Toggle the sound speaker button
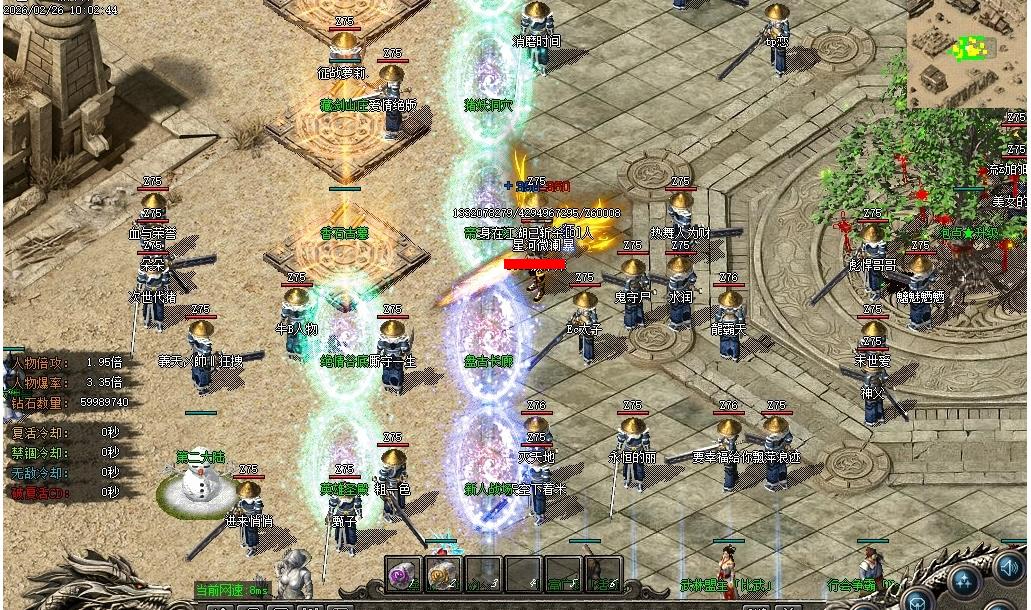 coord(1011,568)
